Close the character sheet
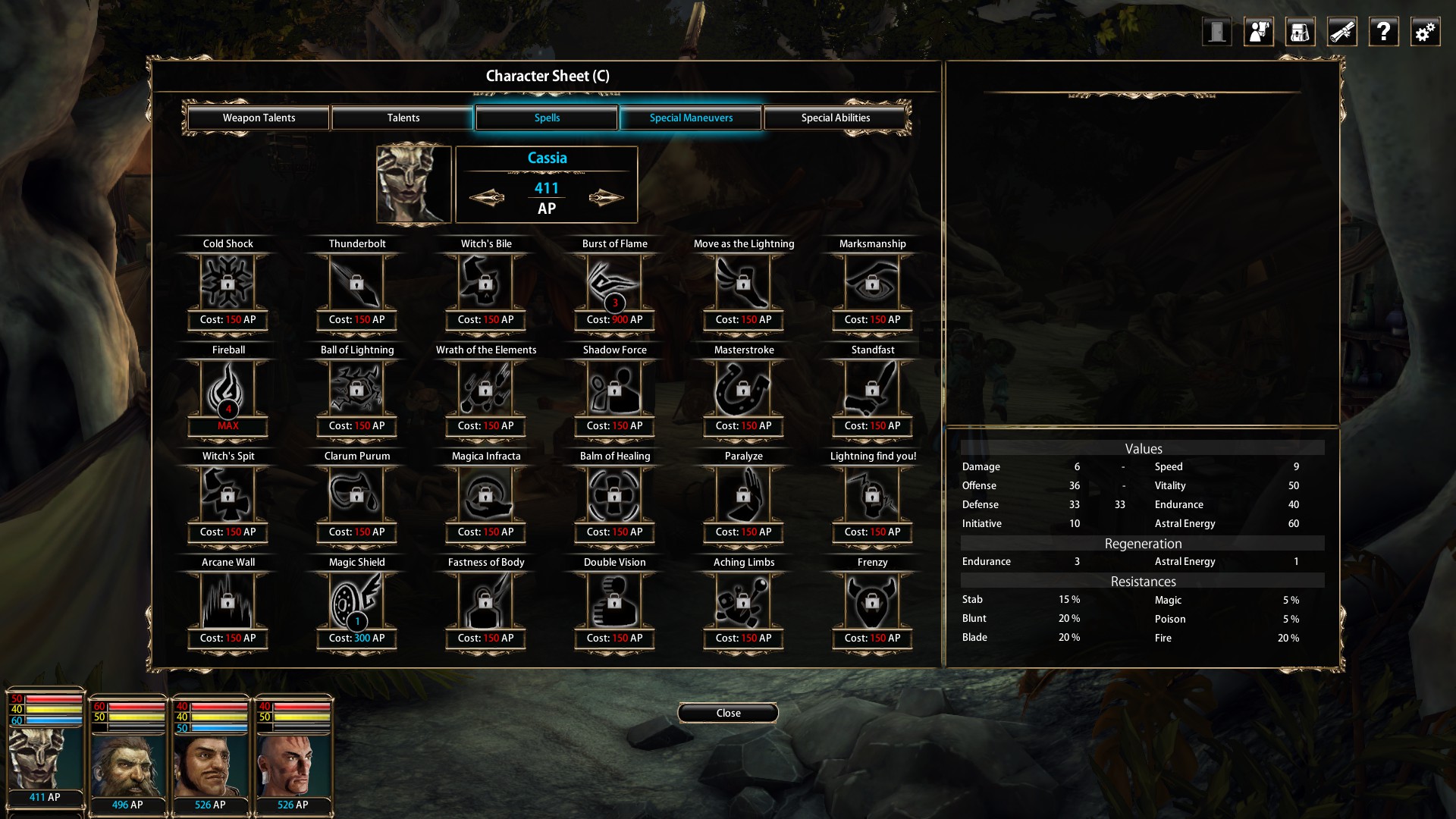 pyautogui.click(x=728, y=713)
